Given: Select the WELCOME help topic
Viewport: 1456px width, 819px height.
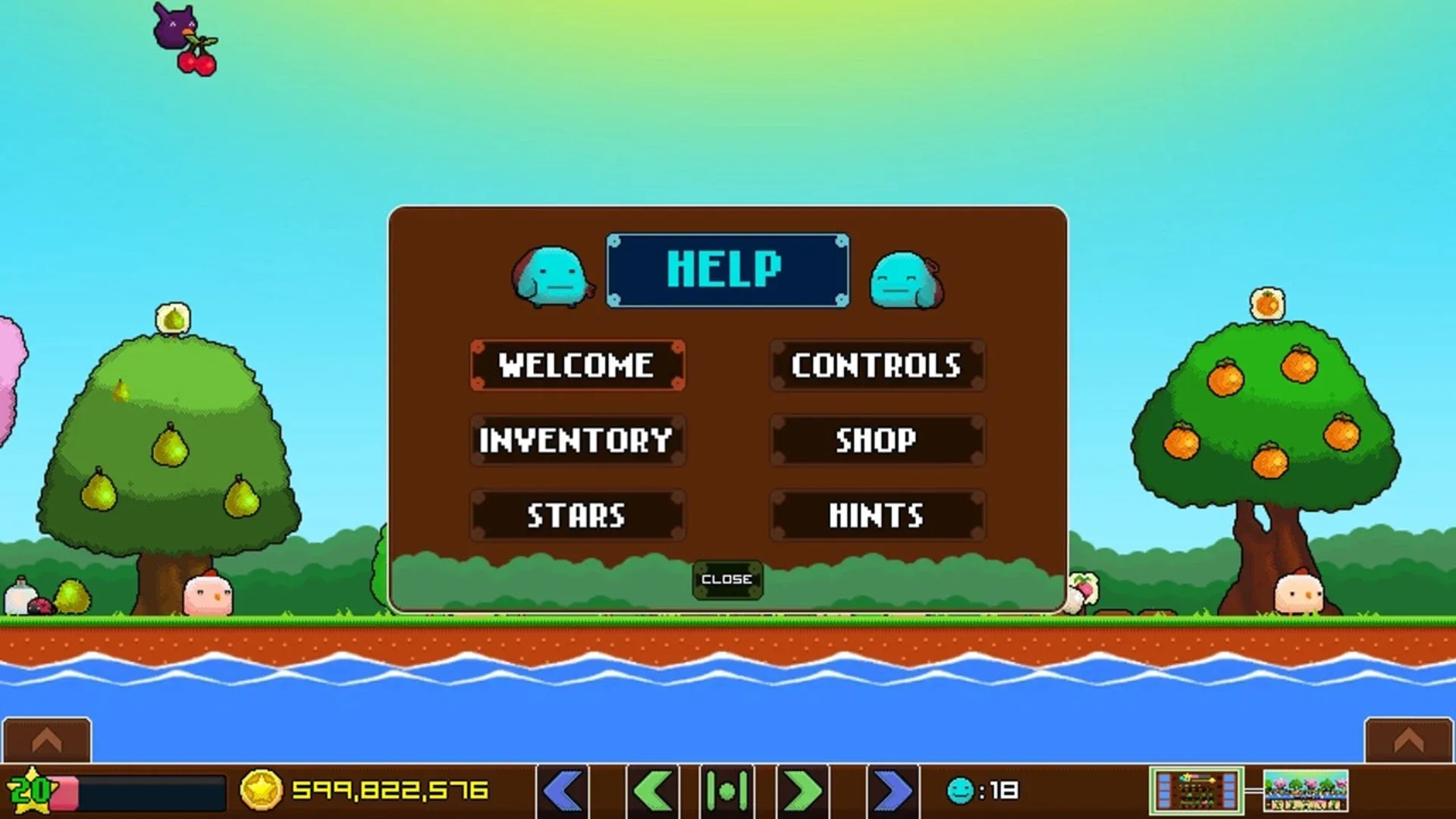Looking at the screenshot, I should [578, 367].
